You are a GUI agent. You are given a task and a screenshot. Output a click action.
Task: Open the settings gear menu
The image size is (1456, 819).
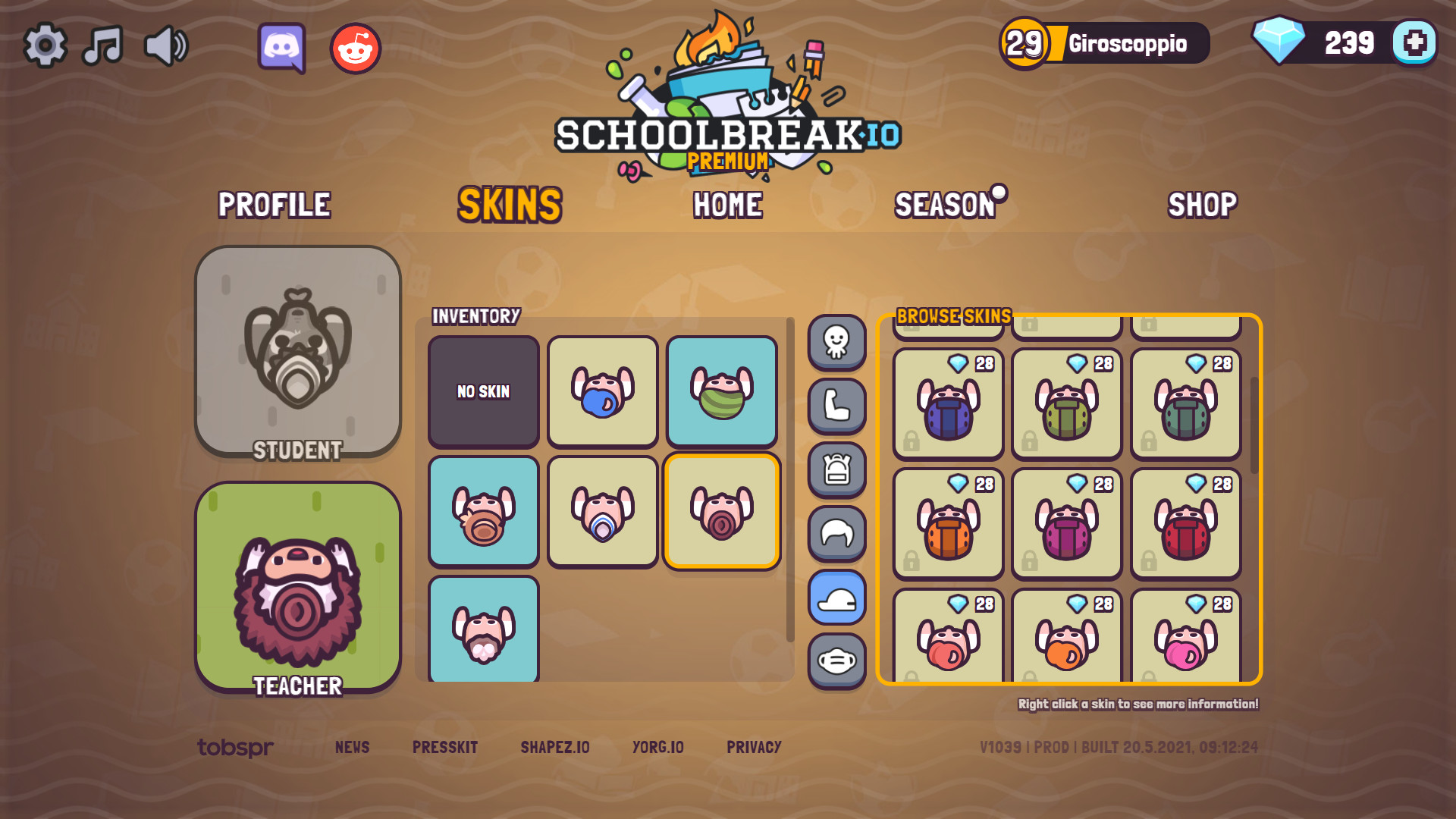tap(47, 44)
